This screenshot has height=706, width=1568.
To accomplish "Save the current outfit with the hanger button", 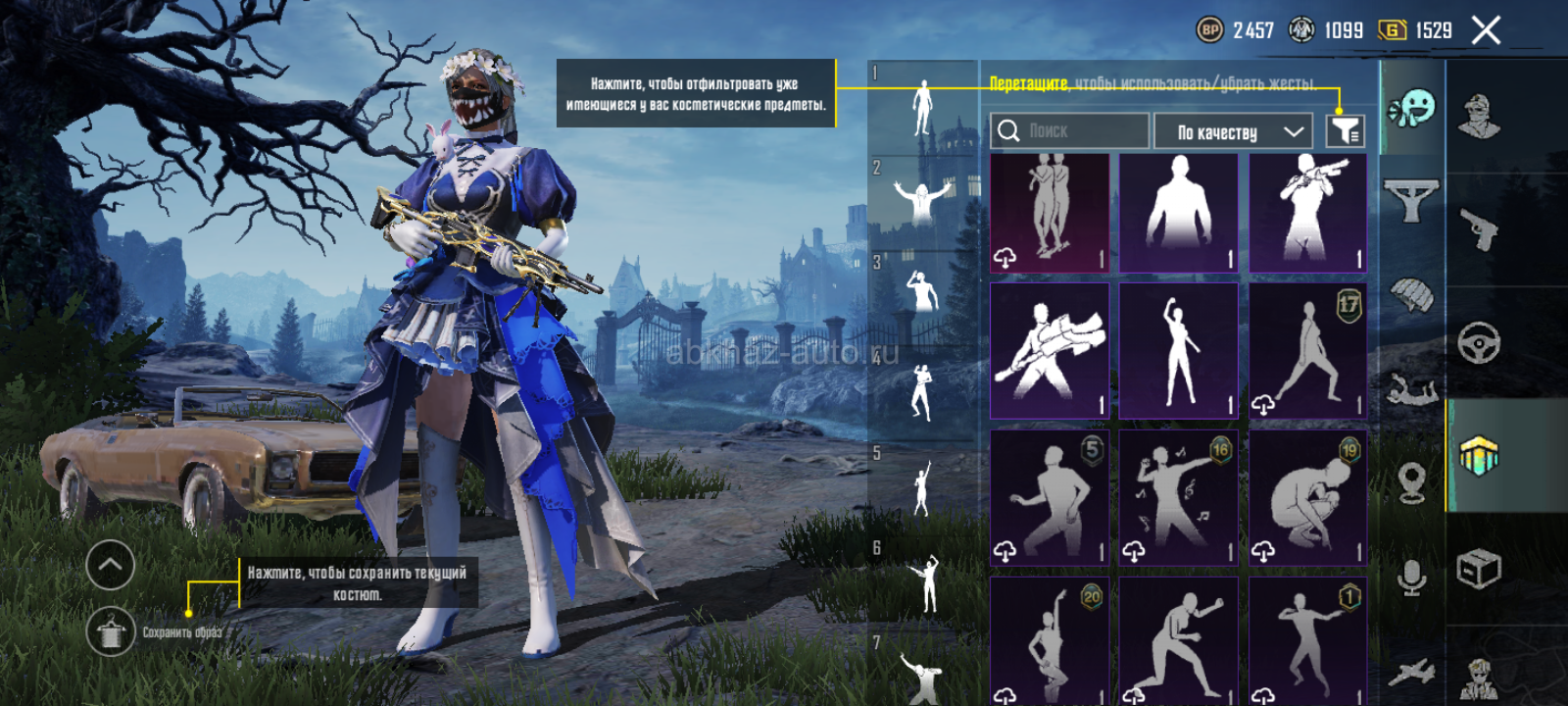I will point(111,630).
